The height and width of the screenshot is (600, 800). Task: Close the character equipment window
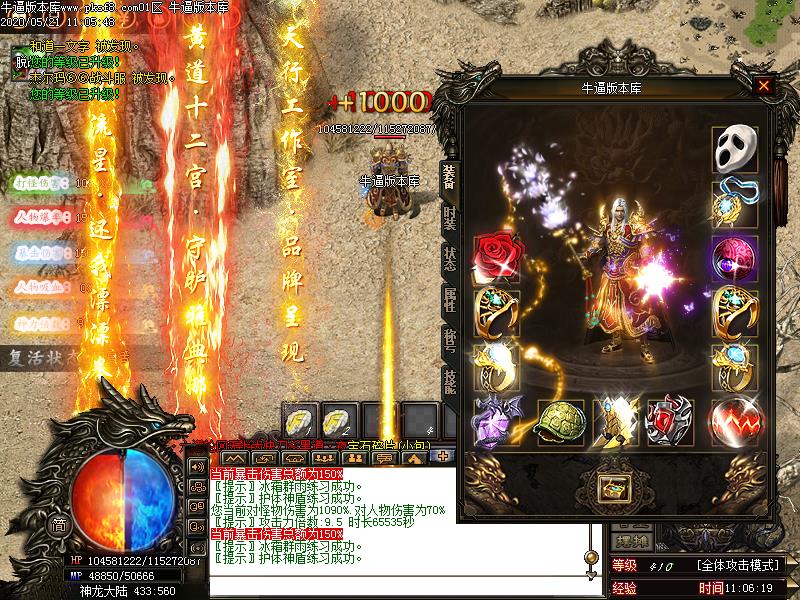coord(764,86)
